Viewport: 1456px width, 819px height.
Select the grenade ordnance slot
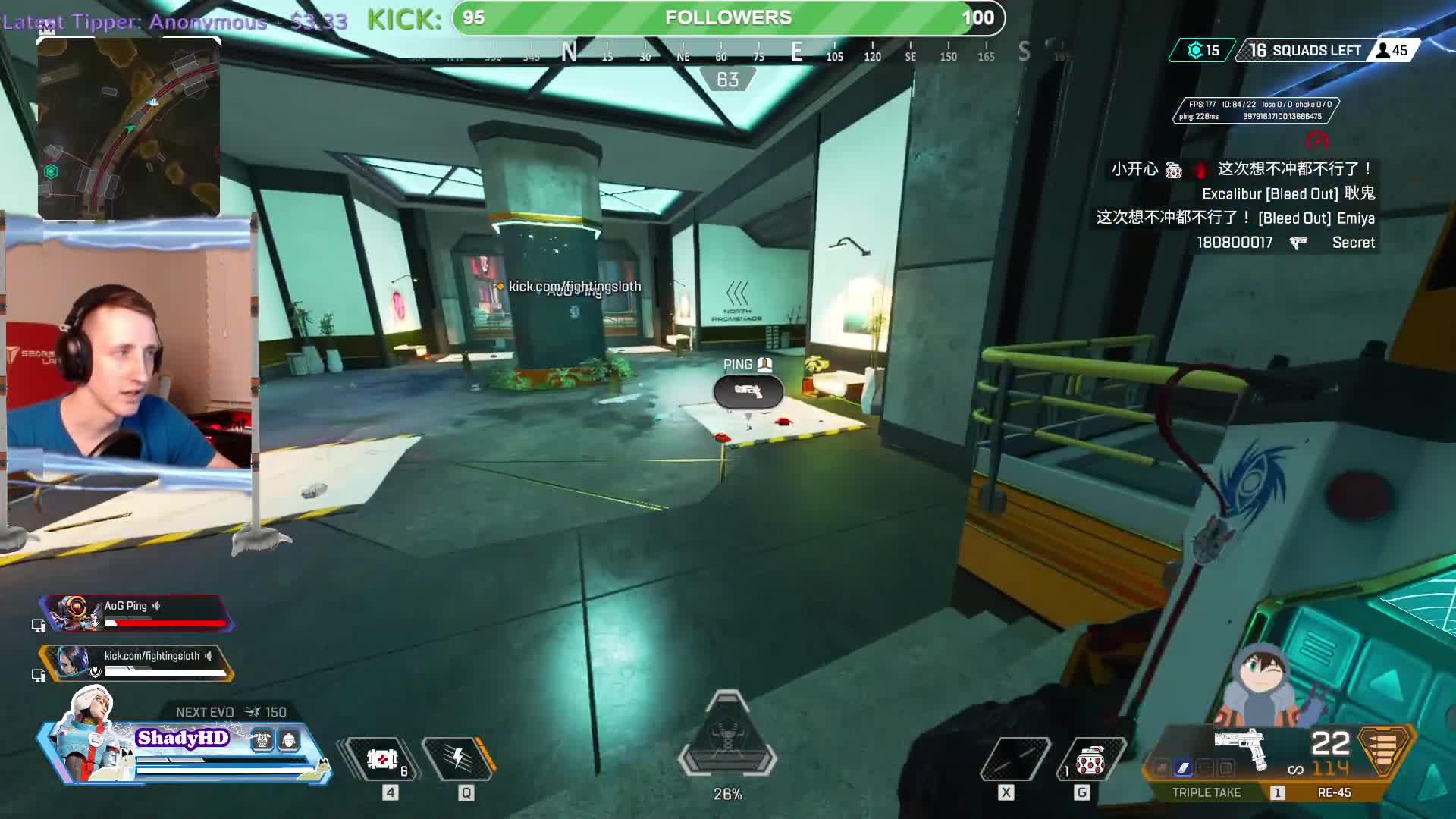(x=1090, y=760)
